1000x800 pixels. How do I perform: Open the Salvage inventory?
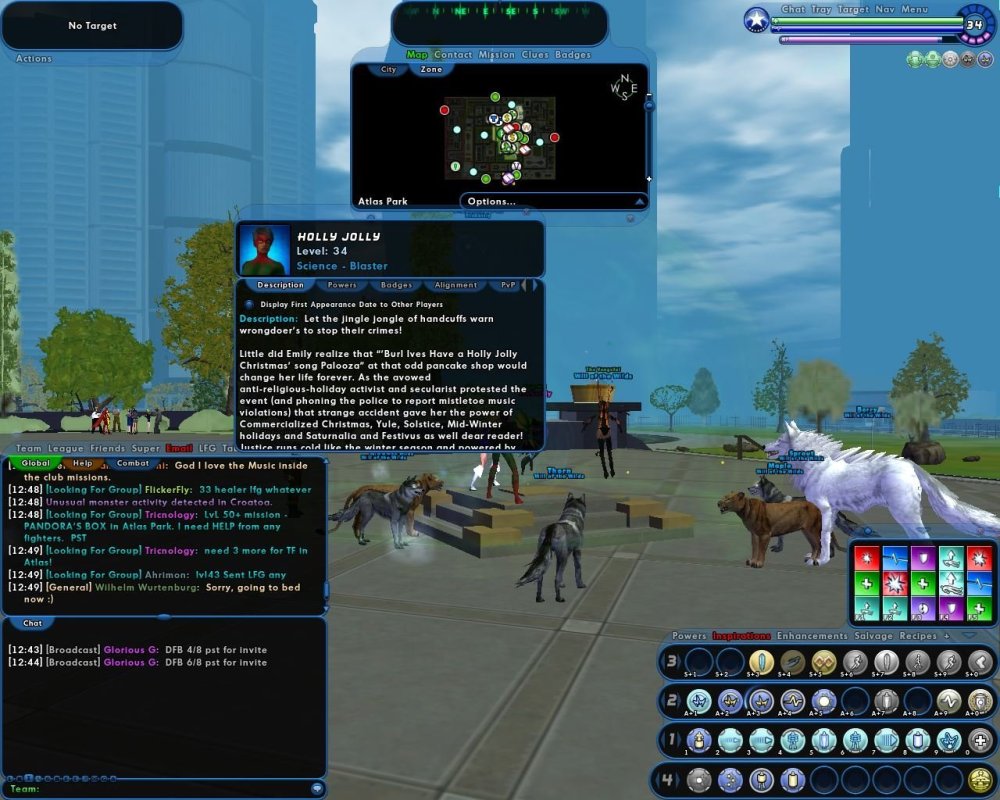coord(873,636)
